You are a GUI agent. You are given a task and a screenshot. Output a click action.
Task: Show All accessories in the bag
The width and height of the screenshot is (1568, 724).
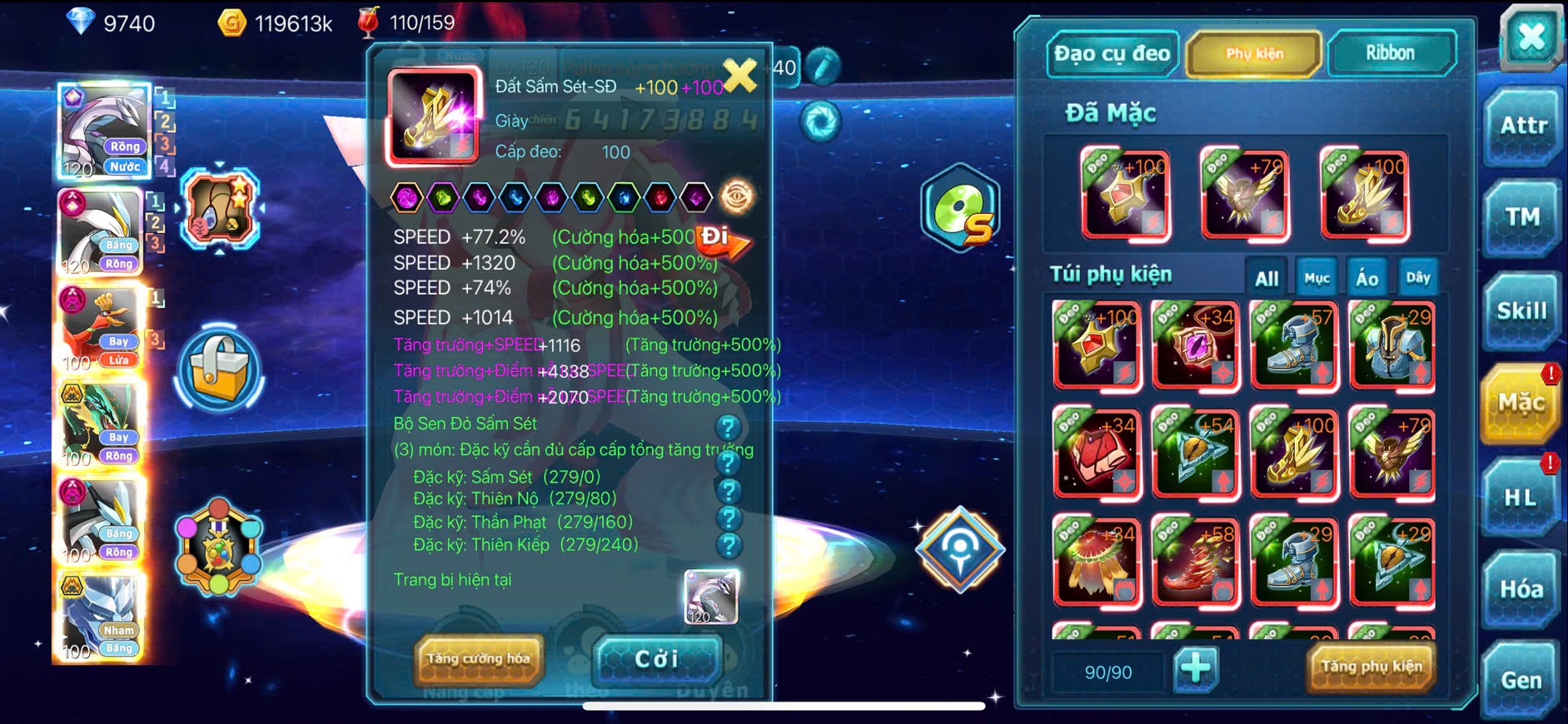click(1267, 279)
